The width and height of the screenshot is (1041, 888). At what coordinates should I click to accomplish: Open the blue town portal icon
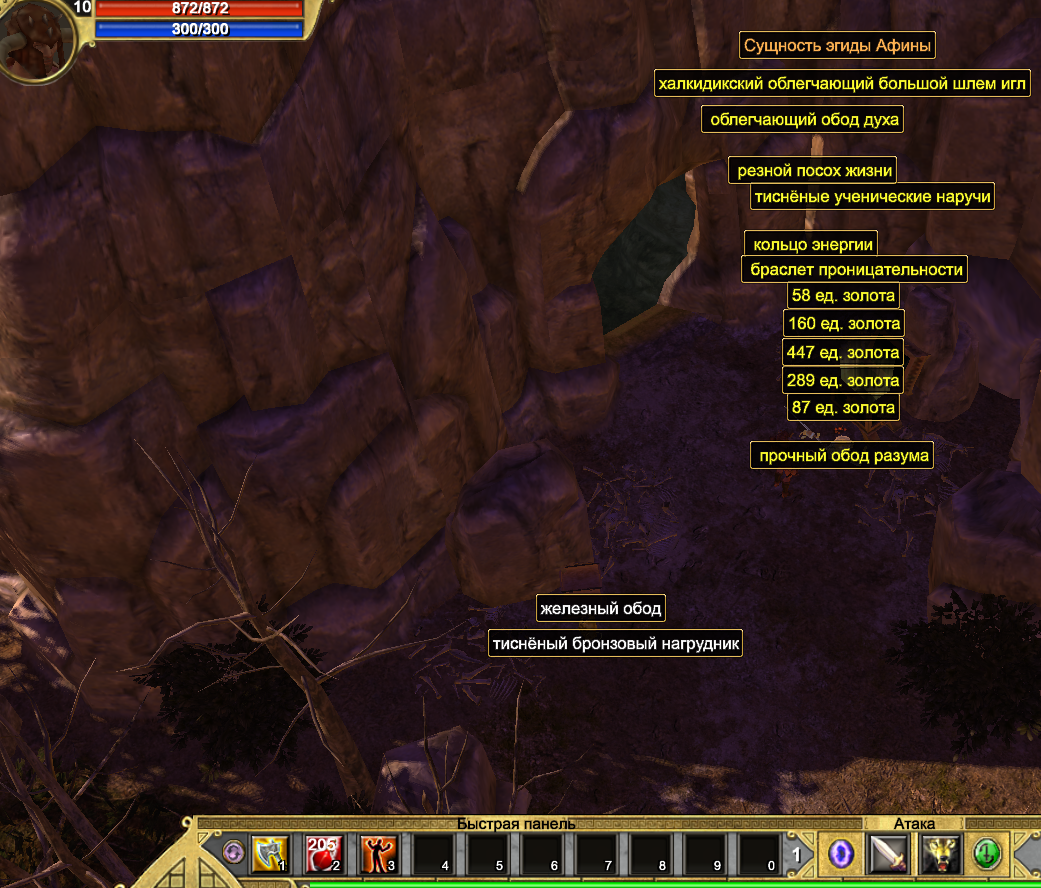click(842, 853)
